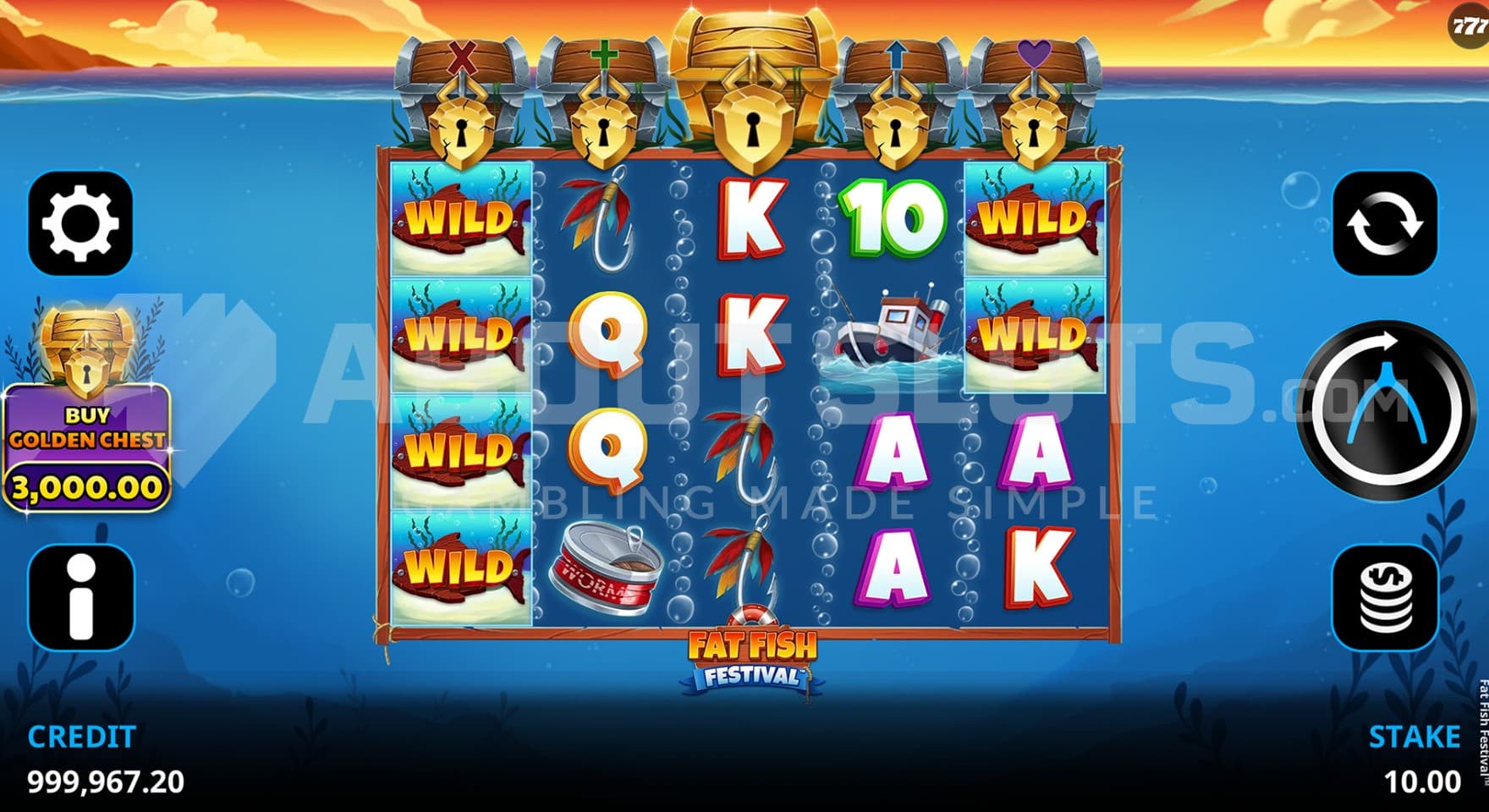The image size is (1489, 812).
Task: Open the coin stack stake selector
Action: point(1385,597)
